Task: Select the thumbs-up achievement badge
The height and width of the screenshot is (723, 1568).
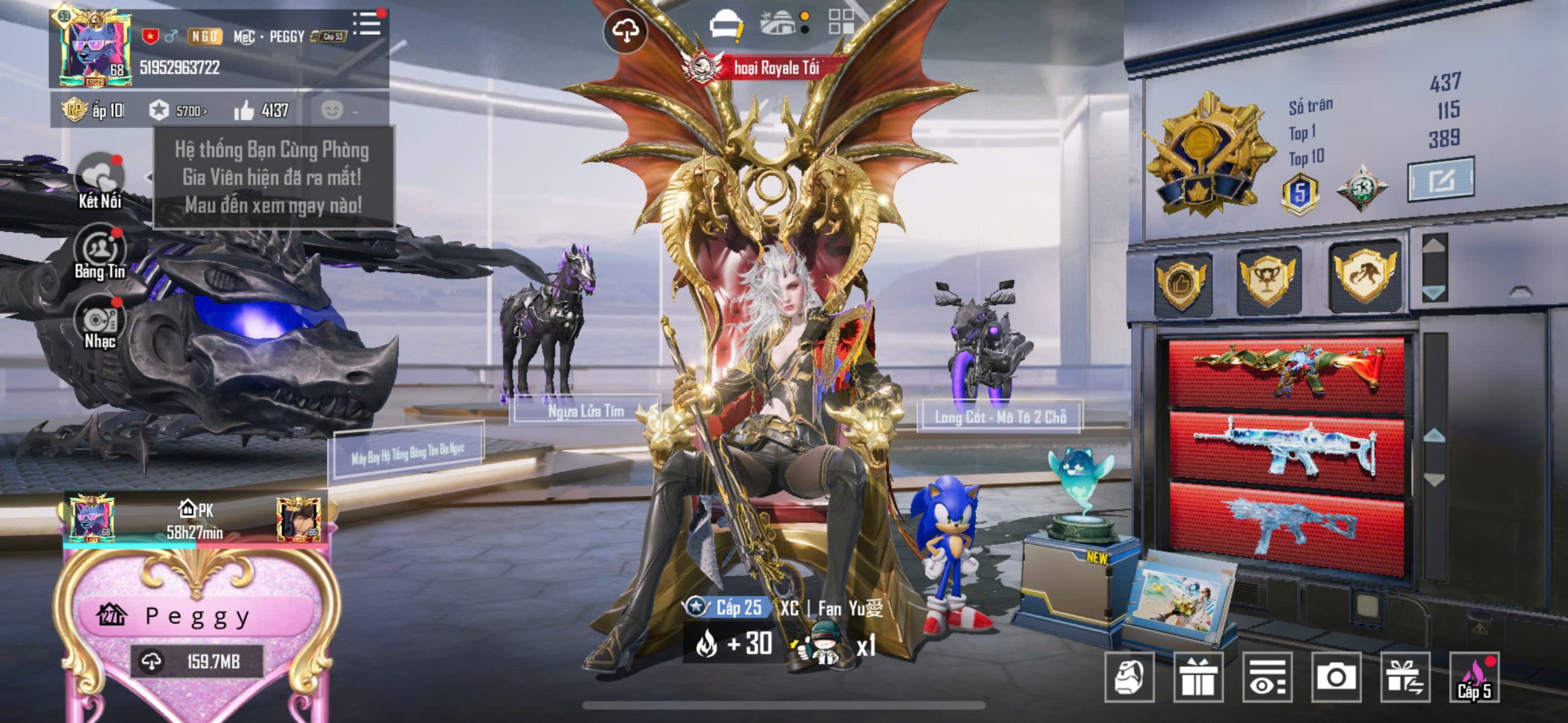Action: point(1181,283)
